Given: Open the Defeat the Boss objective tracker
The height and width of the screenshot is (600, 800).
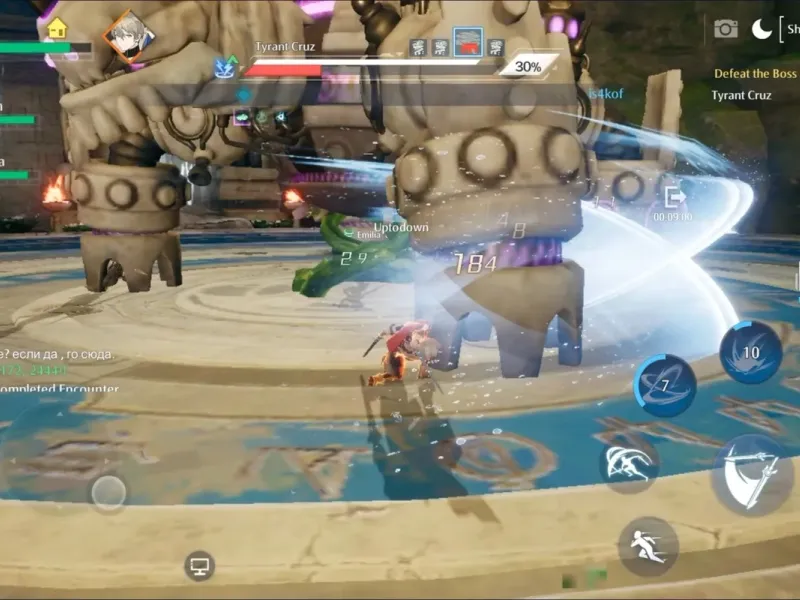Looking at the screenshot, I should coord(755,74).
